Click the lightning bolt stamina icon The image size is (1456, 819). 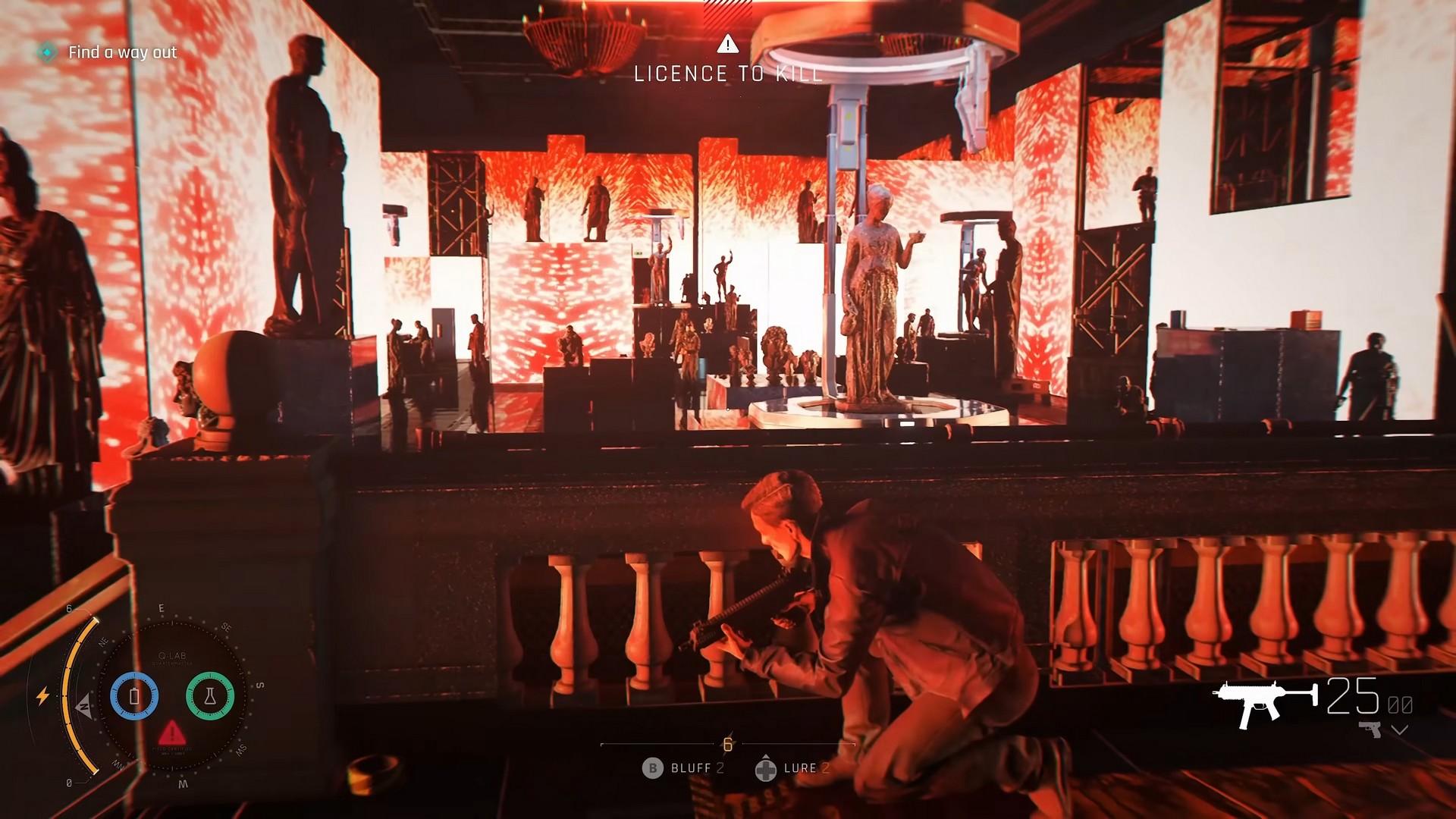pyautogui.click(x=42, y=695)
